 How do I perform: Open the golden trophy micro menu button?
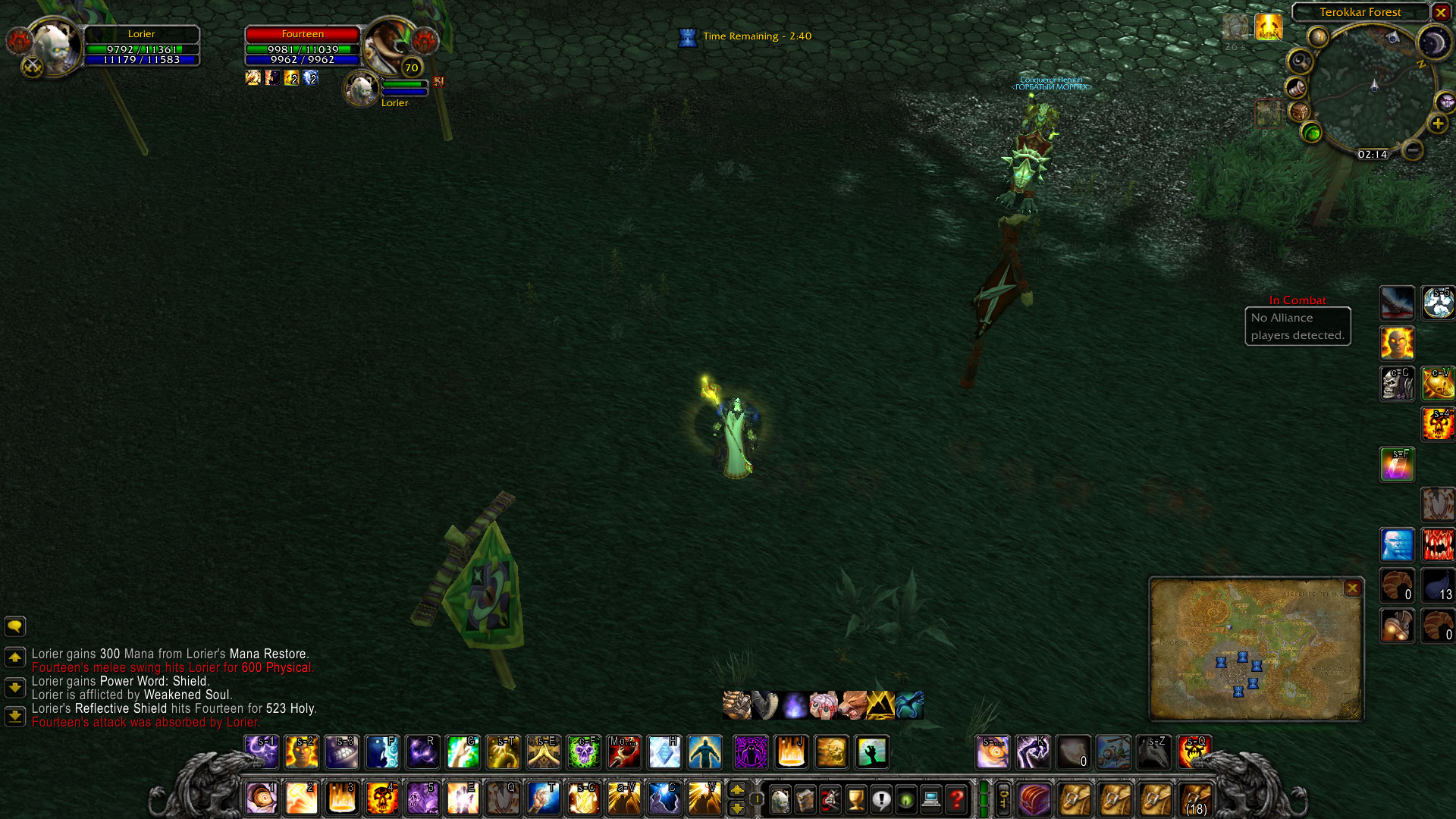(856, 799)
